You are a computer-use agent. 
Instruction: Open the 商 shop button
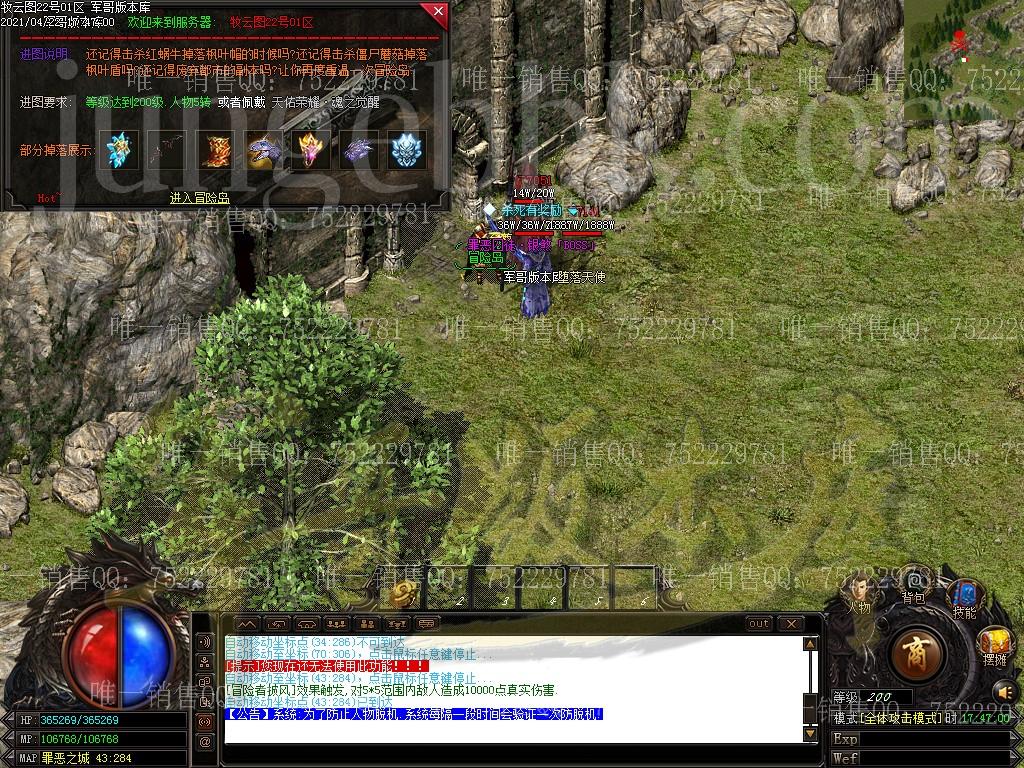pos(913,653)
